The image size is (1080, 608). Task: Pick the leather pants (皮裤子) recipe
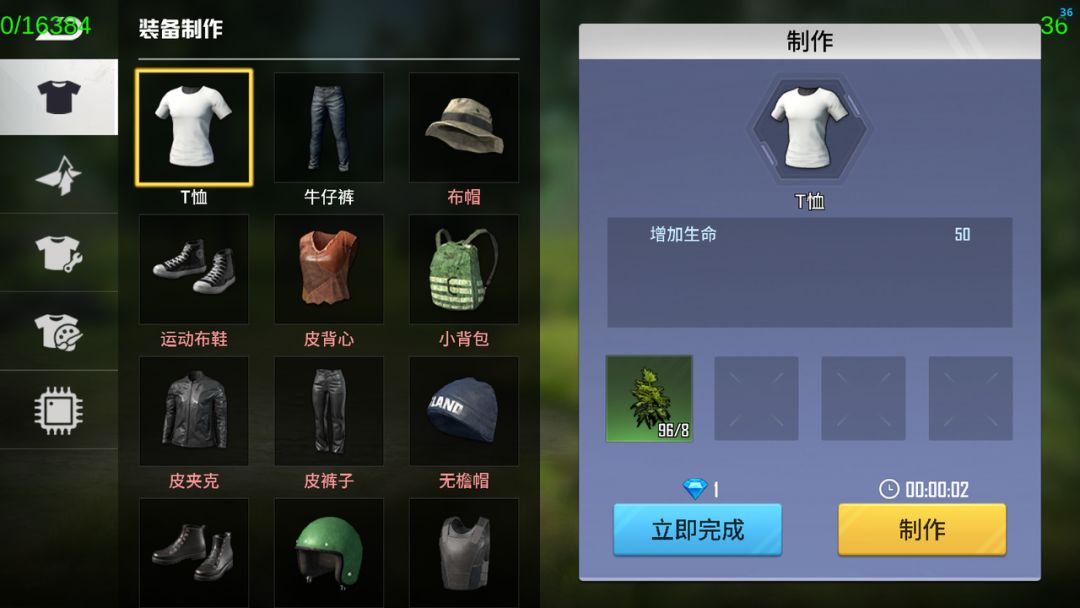click(329, 411)
